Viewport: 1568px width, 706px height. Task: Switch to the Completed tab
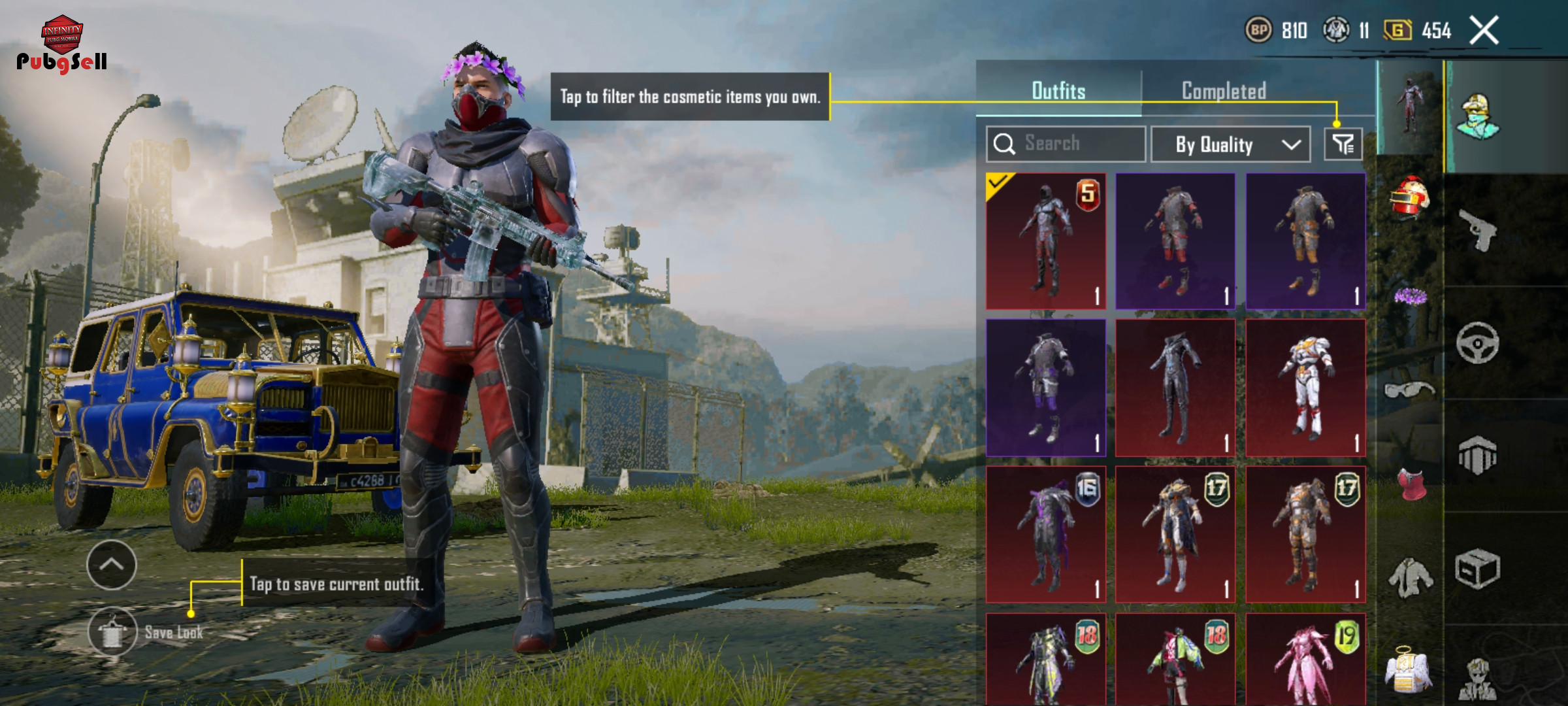(x=1224, y=91)
